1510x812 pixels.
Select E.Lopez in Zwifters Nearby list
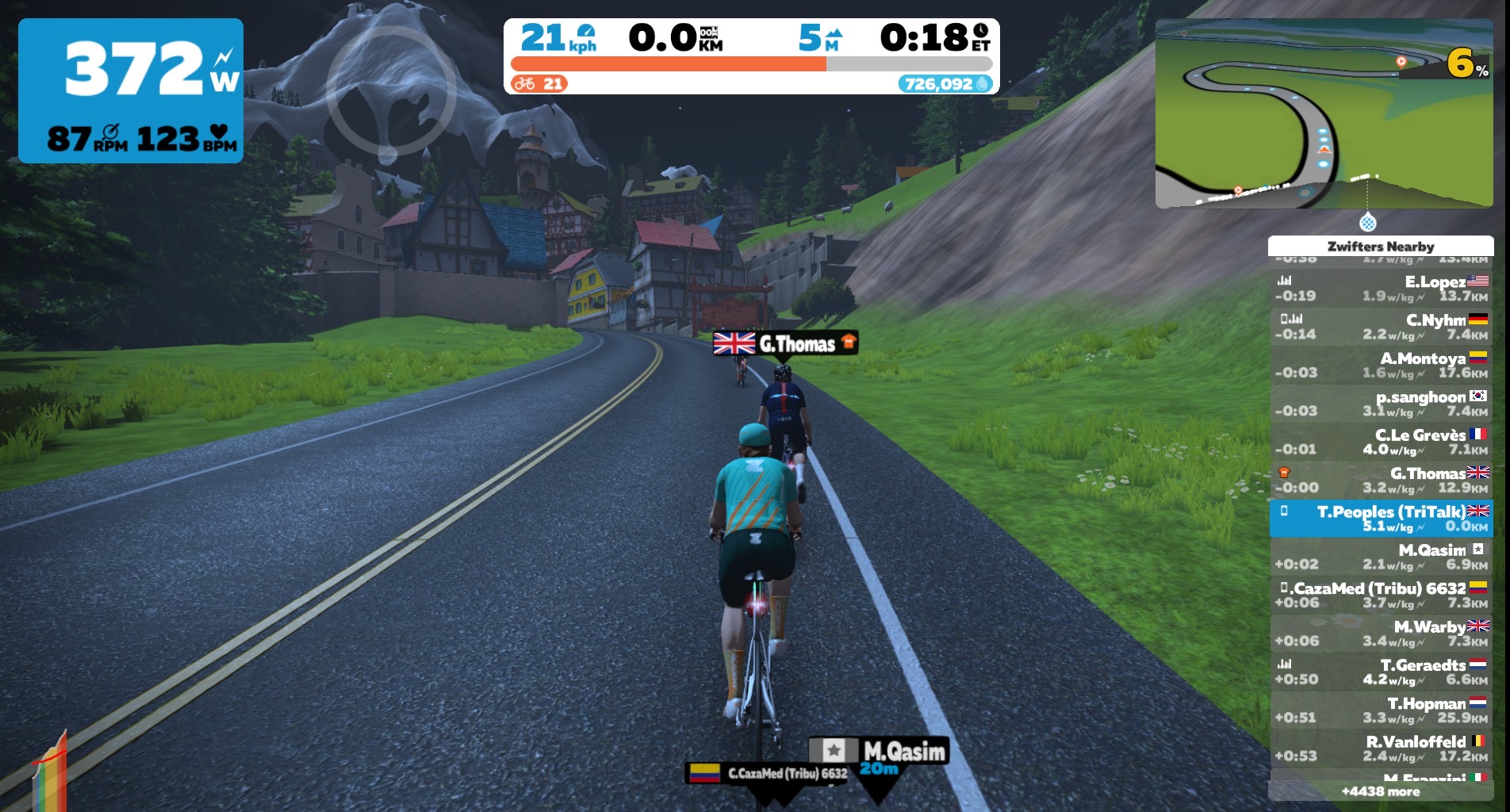[x=1381, y=289]
